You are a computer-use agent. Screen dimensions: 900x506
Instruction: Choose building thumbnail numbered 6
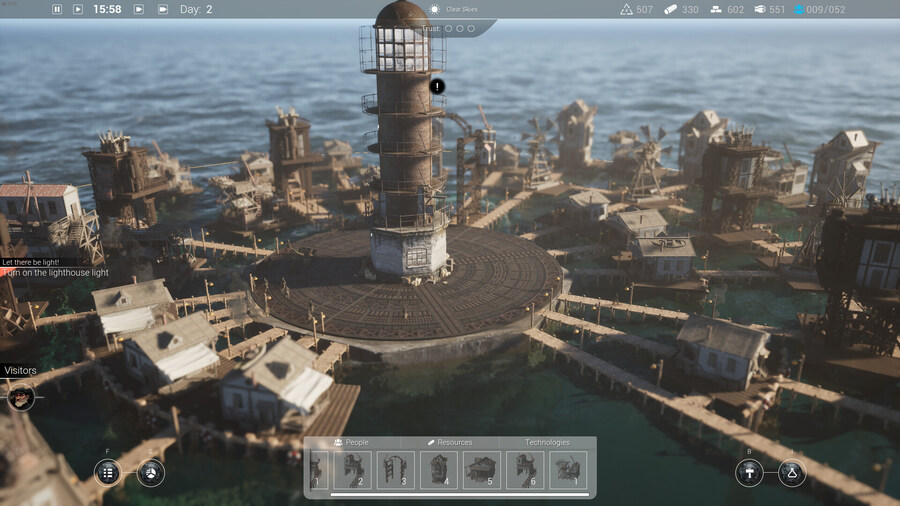click(525, 470)
